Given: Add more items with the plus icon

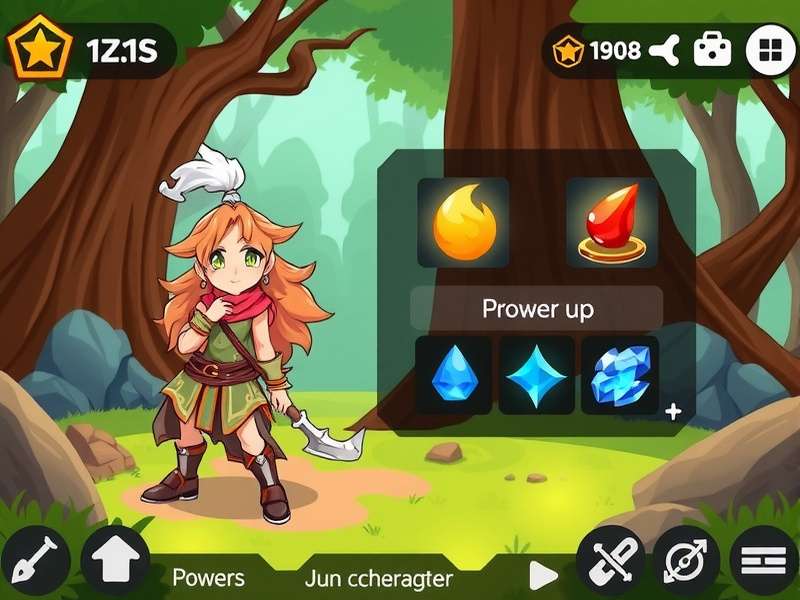Looking at the screenshot, I should (x=673, y=411).
